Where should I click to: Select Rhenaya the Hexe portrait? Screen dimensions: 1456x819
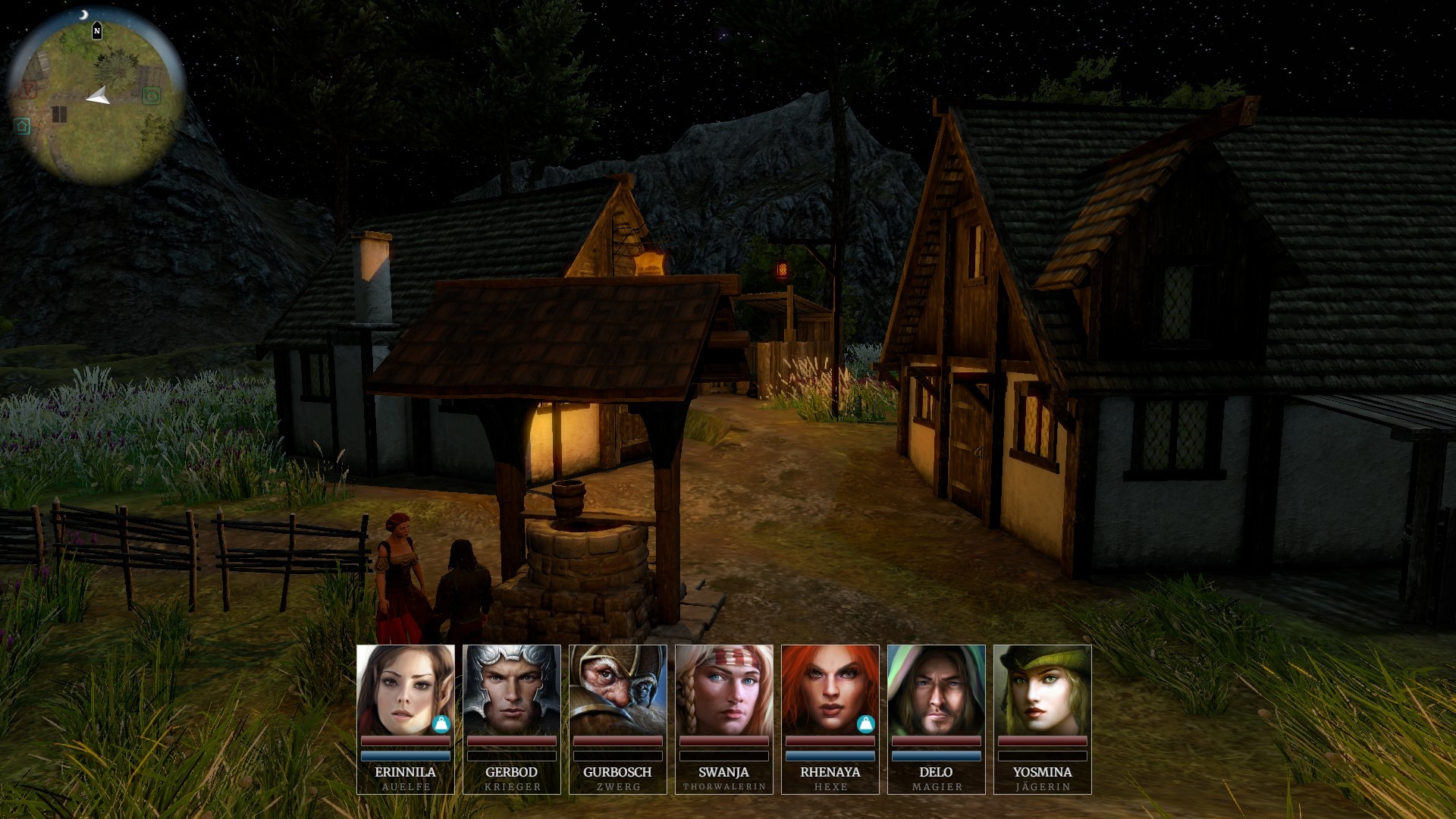click(x=830, y=690)
